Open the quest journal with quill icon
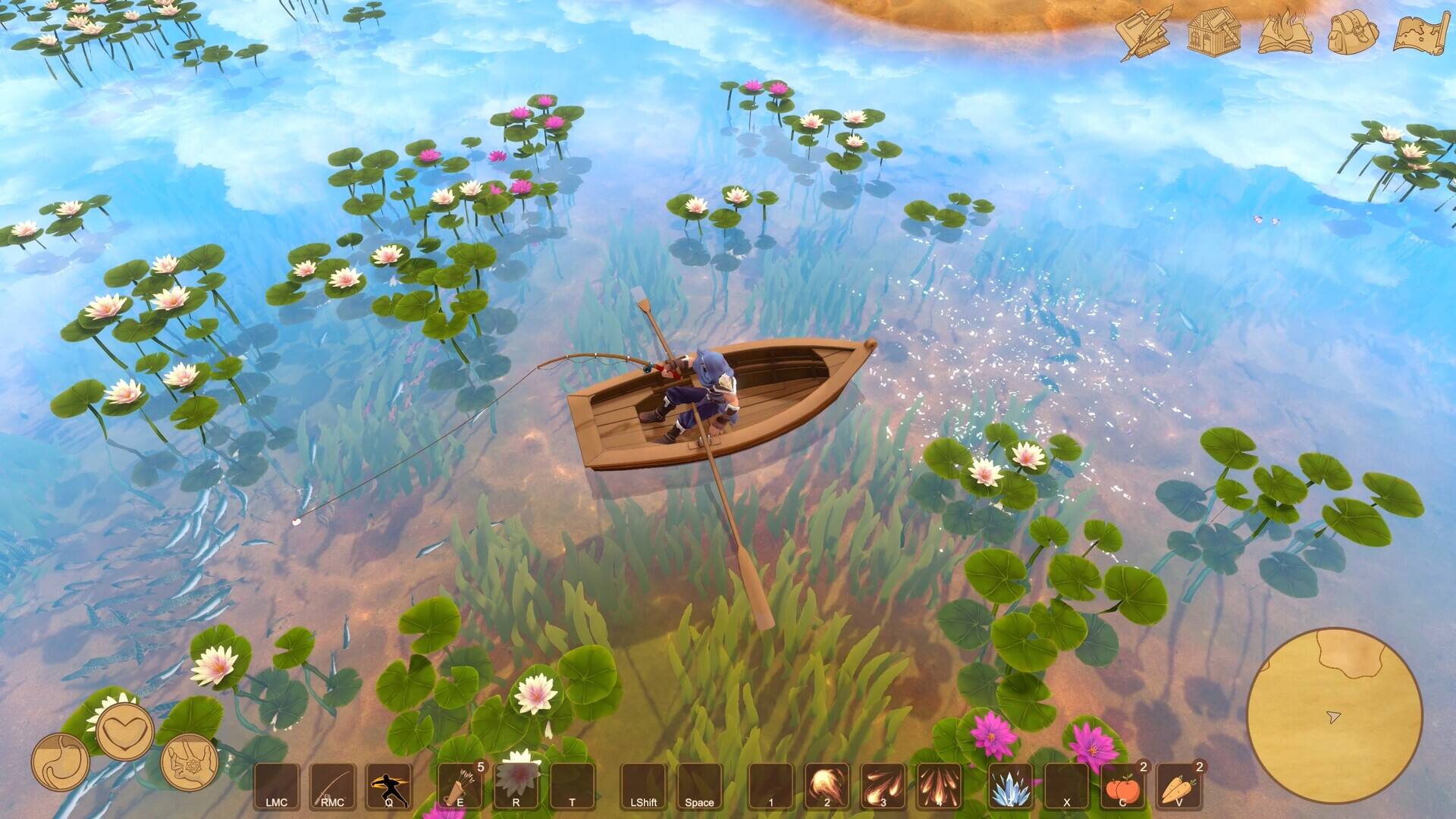The width and height of the screenshot is (1456, 819). point(1144,32)
